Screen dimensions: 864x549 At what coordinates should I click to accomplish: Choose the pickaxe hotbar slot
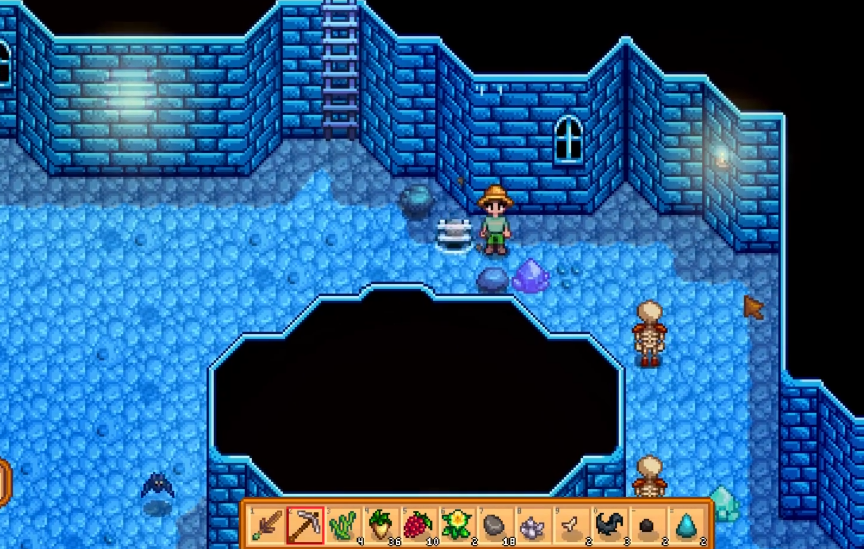tap(304, 524)
